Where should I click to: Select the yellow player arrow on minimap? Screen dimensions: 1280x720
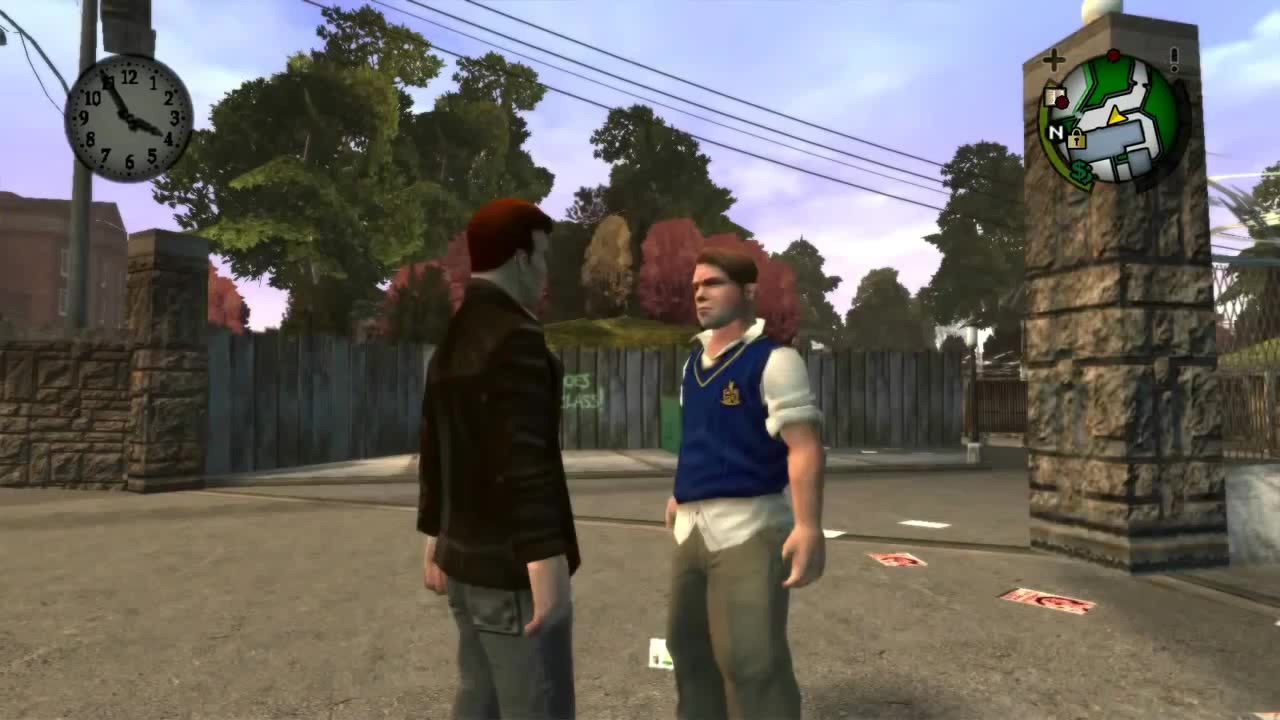point(1117,115)
